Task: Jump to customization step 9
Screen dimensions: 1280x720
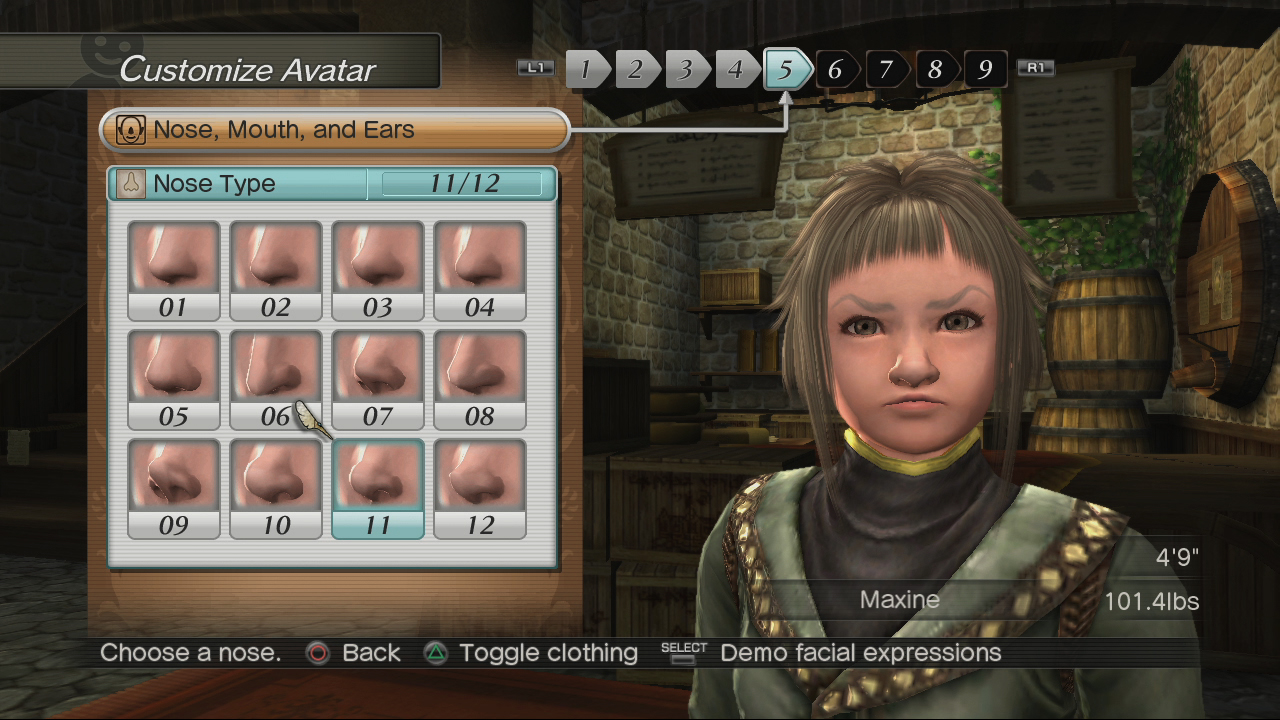Action: (985, 69)
